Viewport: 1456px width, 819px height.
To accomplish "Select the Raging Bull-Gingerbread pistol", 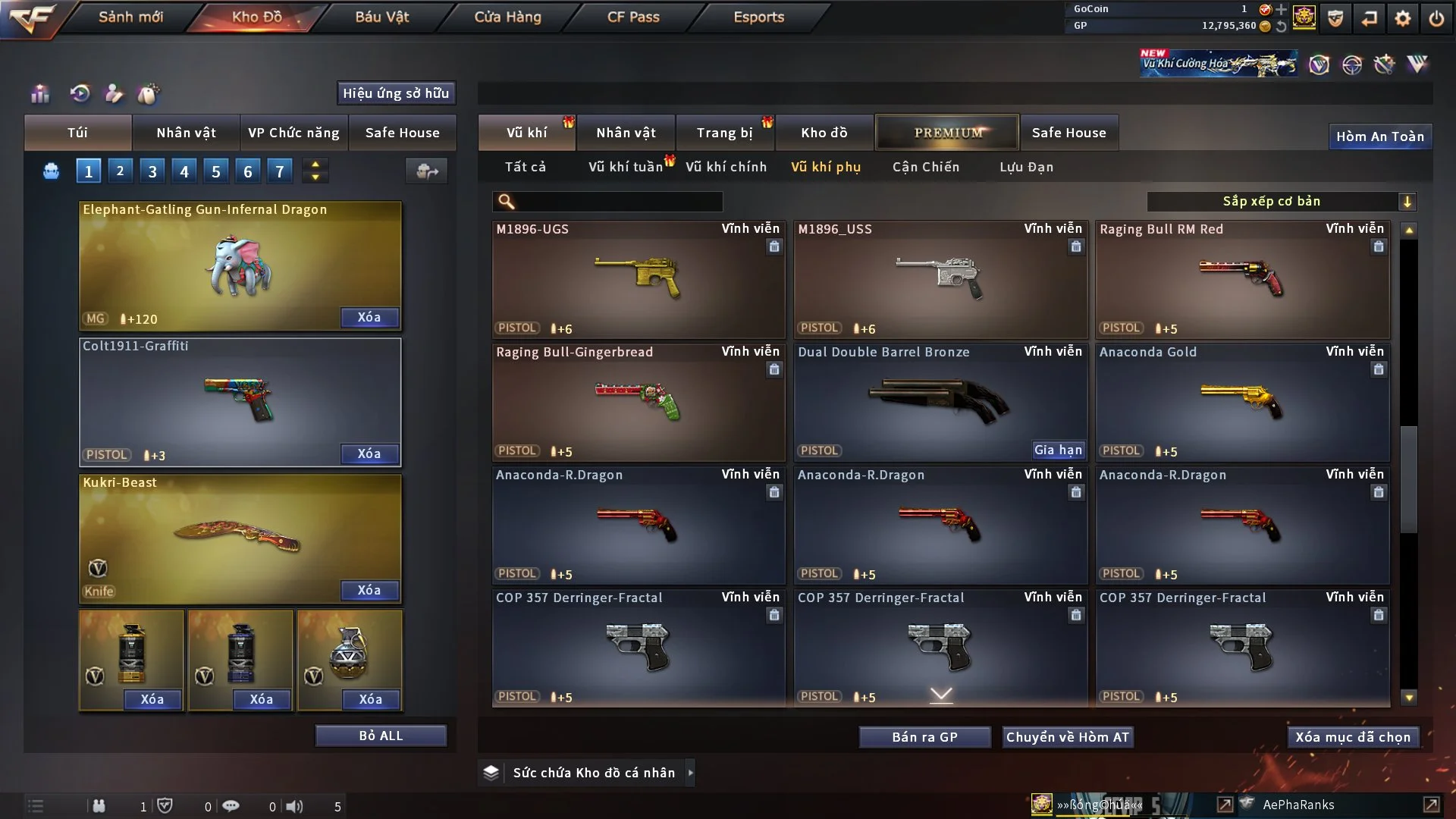I will point(638,402).
